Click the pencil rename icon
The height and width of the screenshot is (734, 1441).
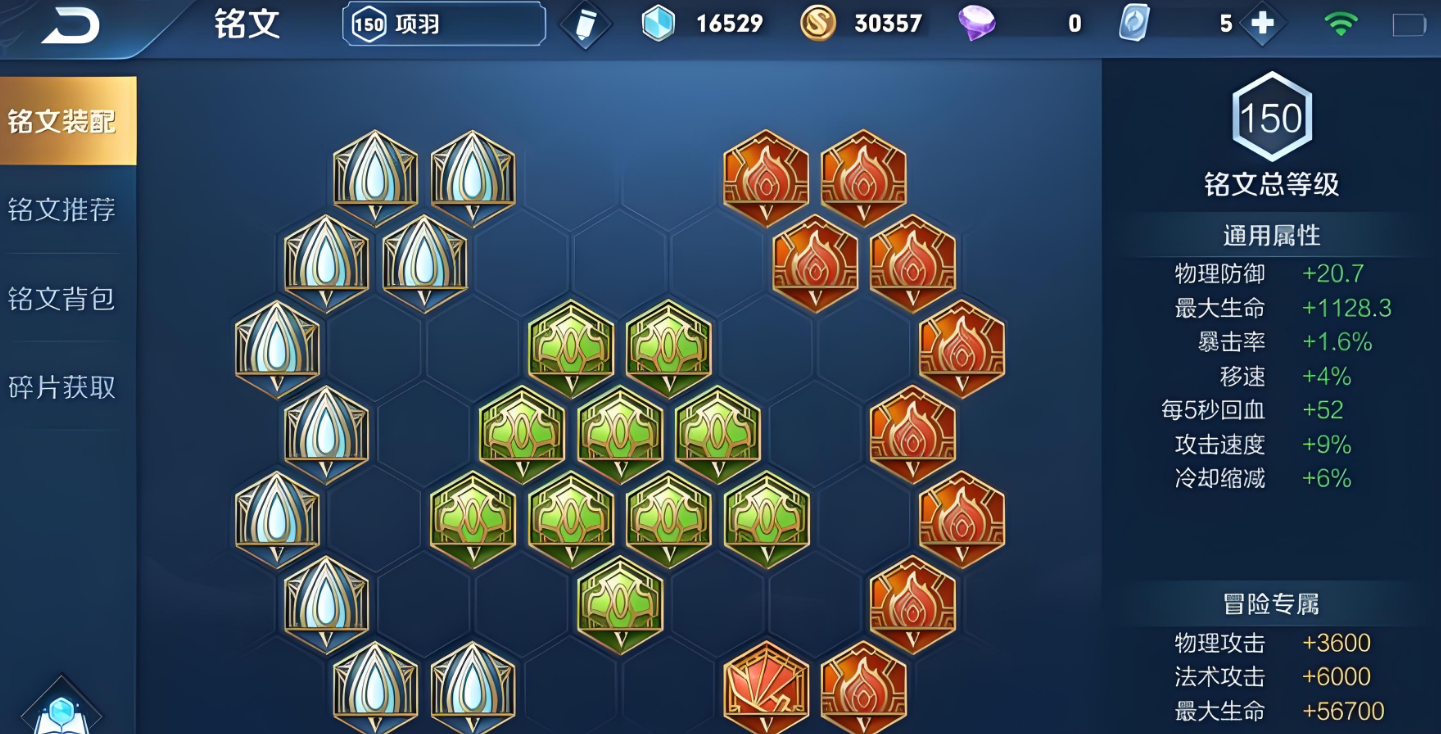click(585, 25)
